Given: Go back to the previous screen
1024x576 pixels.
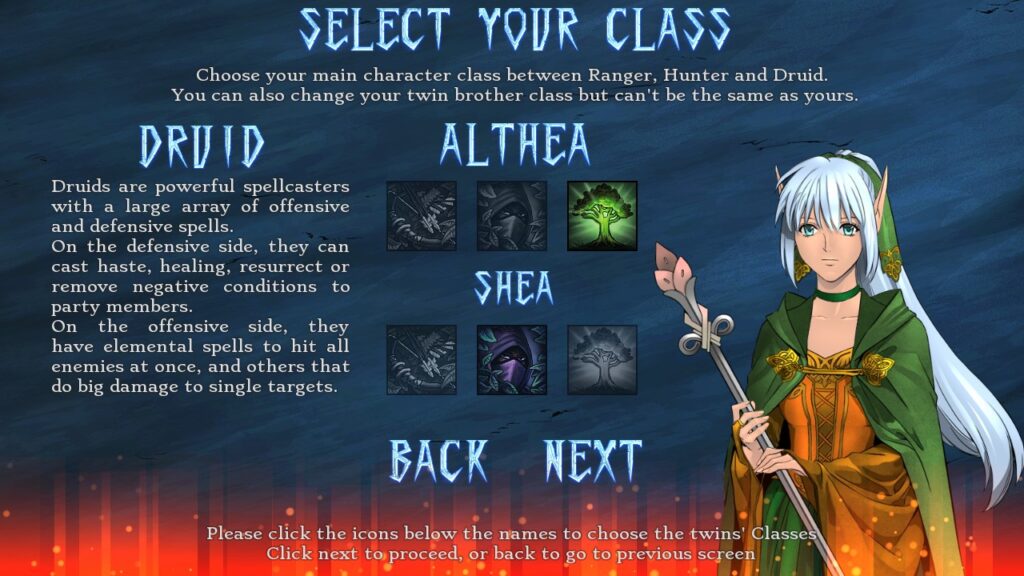Looking at the screenshot, I should [x=438, y=461].
